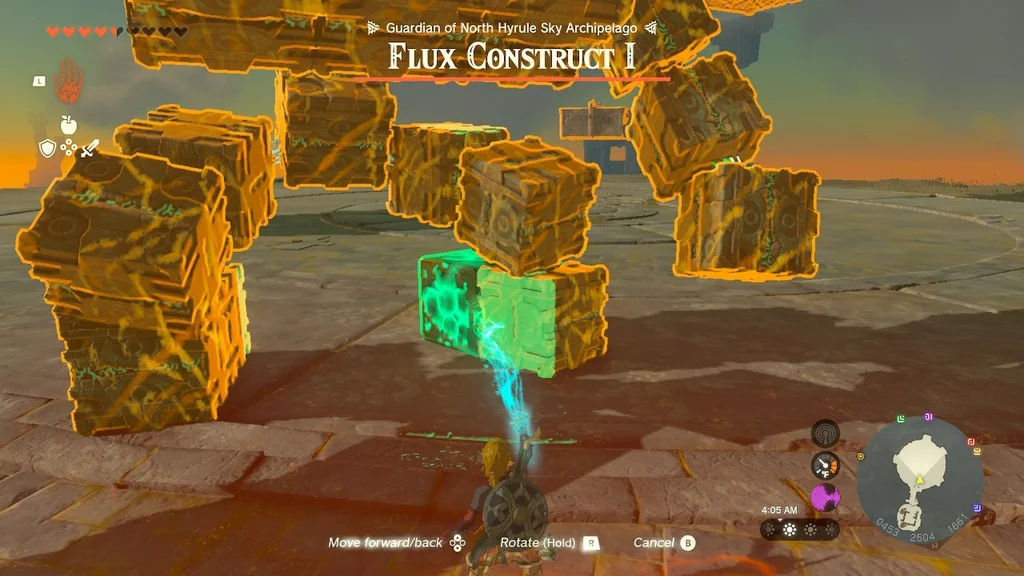Select the red marker on minimap edge

971,440
